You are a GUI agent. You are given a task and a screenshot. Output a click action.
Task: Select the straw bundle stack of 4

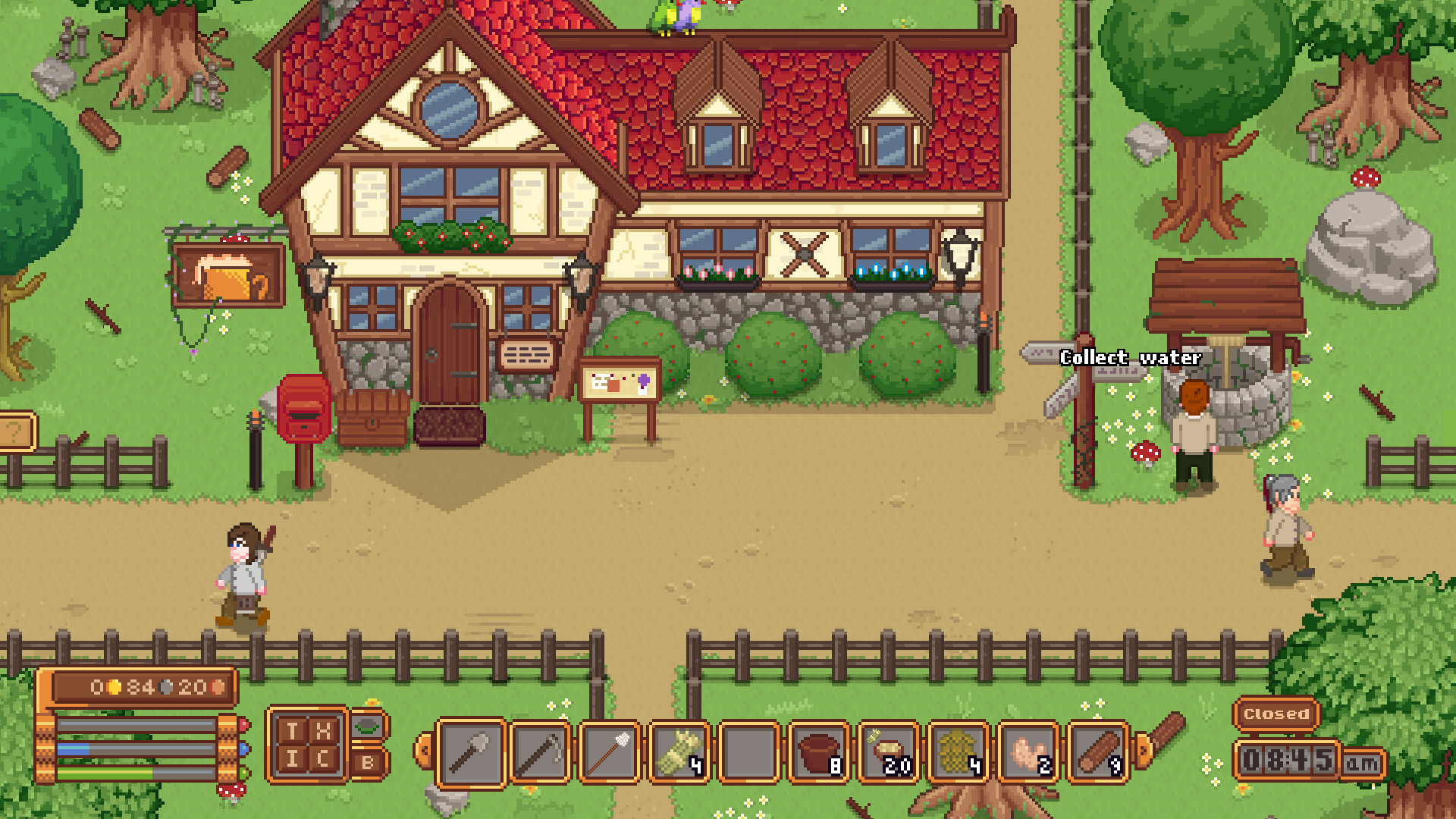pyautogui.click(x=679, y=753)
